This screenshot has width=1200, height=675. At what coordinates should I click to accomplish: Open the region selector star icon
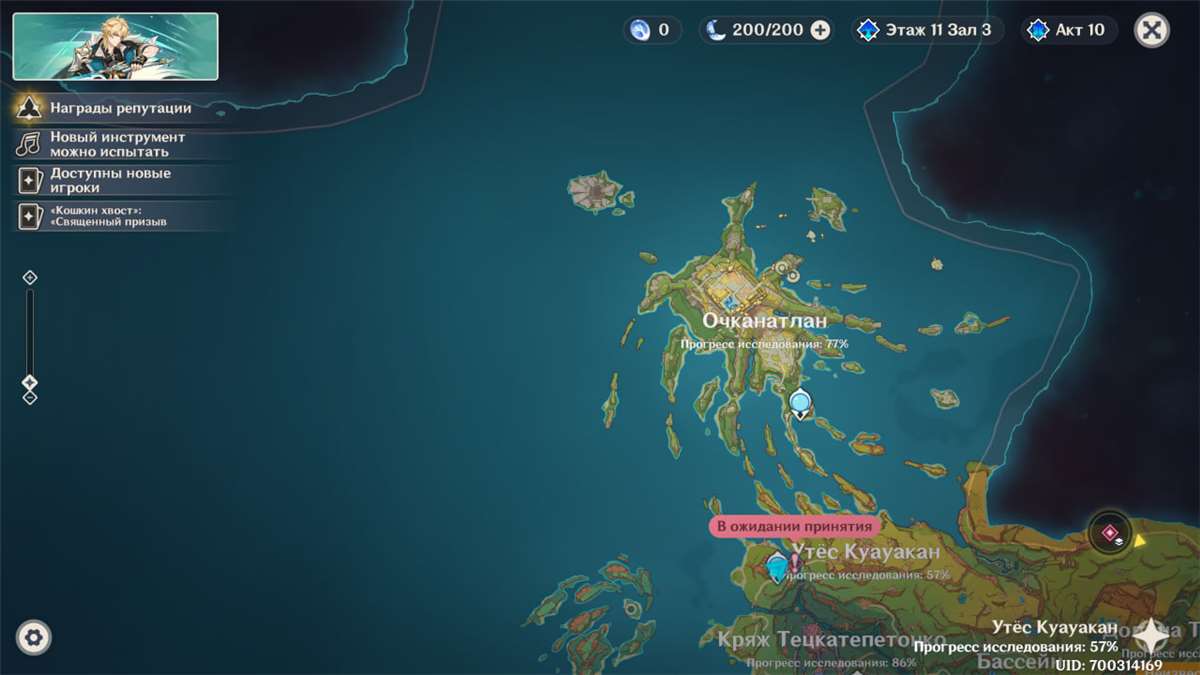[1152, 636]
